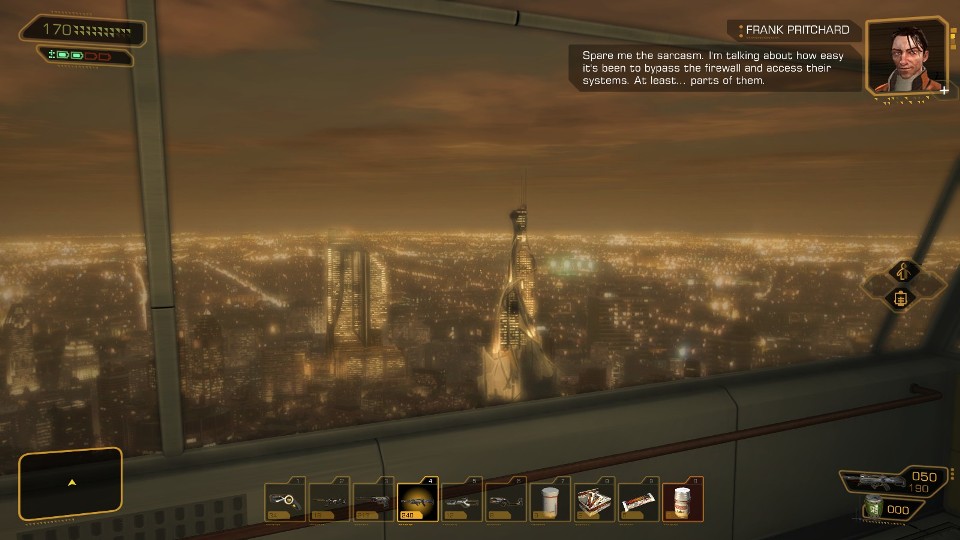Choose the highlighted combat rifle in slot 4
This screenshot has width=960, height=540.
(x=417, y=501)
